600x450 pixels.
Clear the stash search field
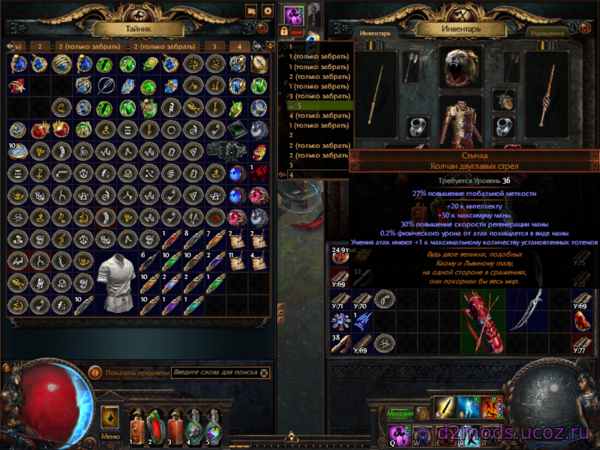(264, 372)
